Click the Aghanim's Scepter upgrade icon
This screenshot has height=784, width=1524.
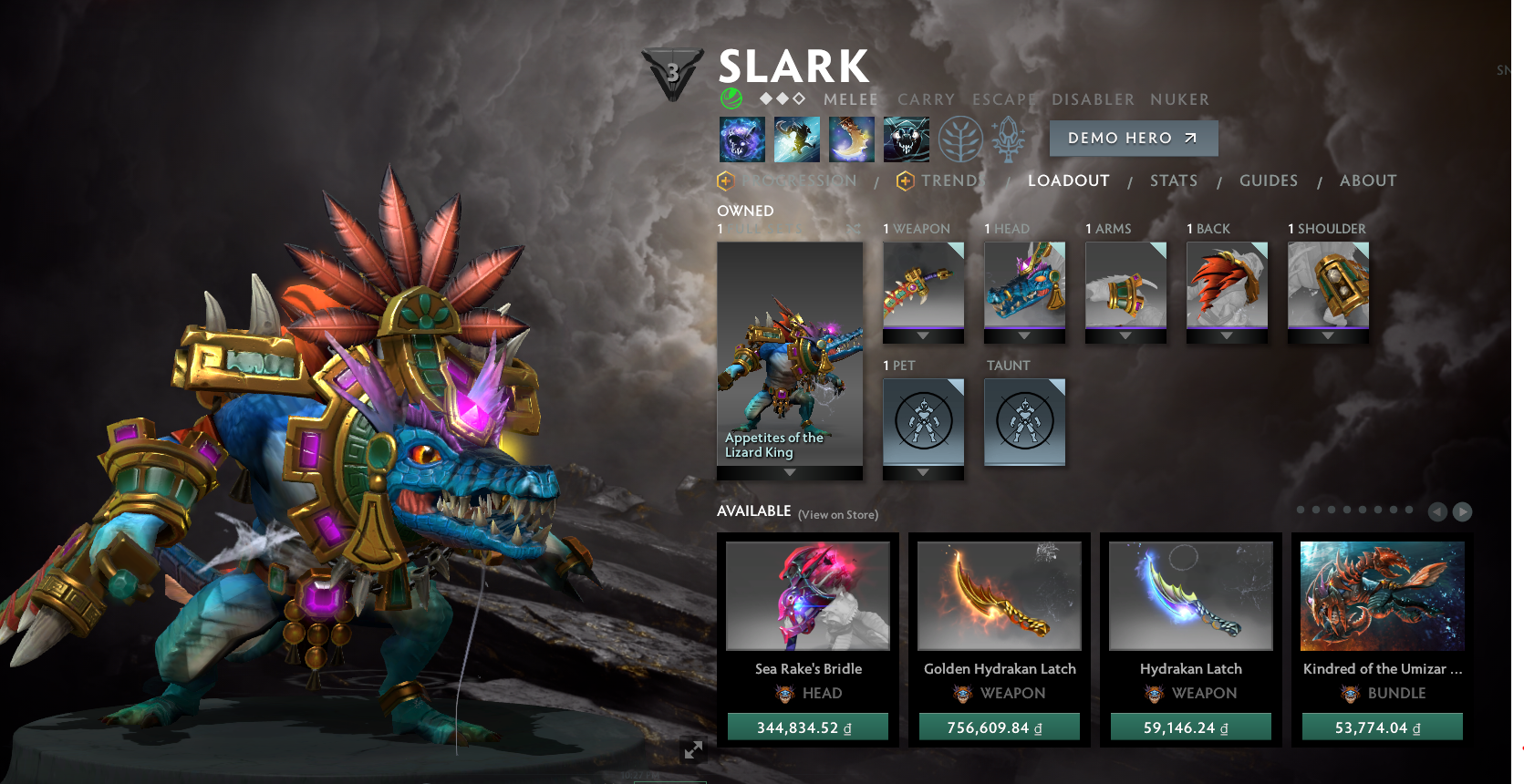pyautogui.click(x=1009, y=139)
